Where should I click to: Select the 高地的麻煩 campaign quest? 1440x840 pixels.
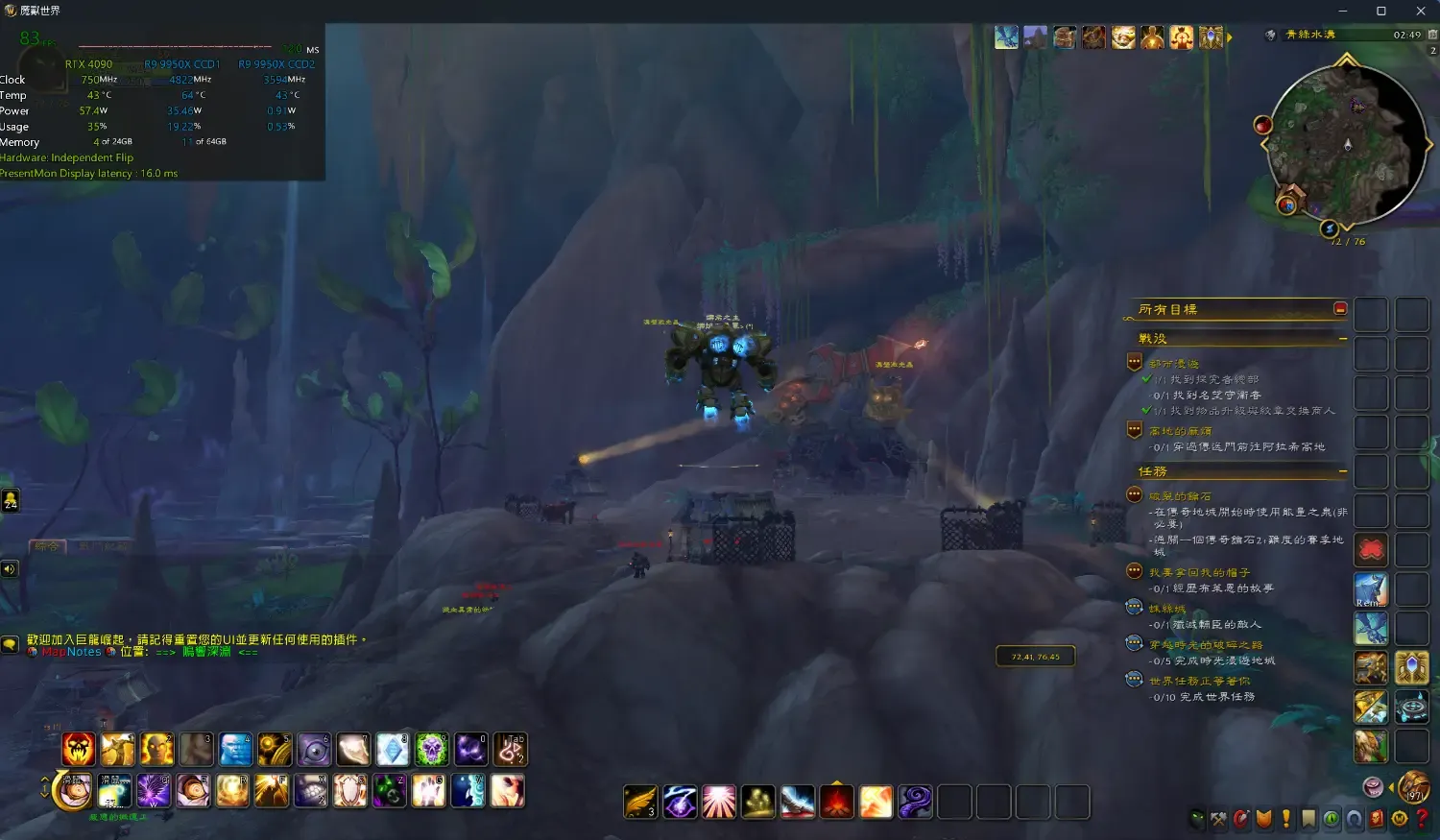[x=1180, y=431]
